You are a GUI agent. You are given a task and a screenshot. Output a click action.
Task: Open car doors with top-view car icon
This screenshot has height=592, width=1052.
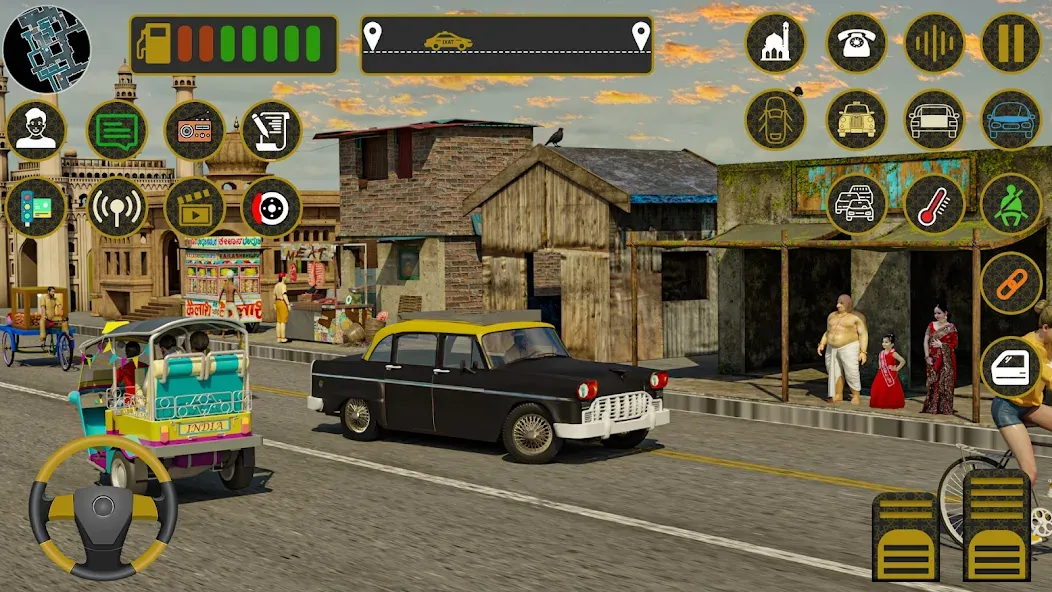tap(776, 120)
